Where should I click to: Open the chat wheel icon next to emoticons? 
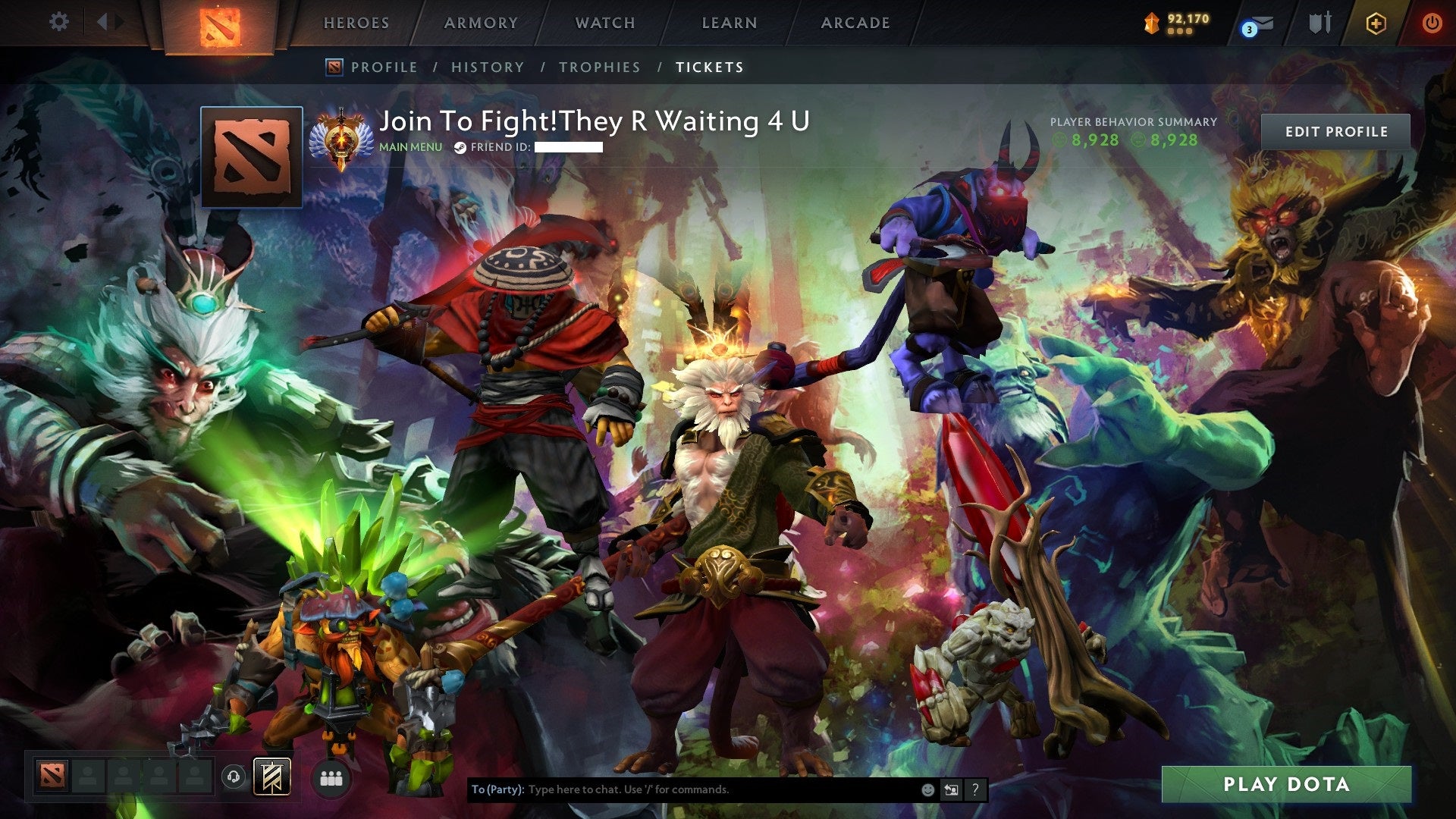pyautogui.click(x=951, y=791)
